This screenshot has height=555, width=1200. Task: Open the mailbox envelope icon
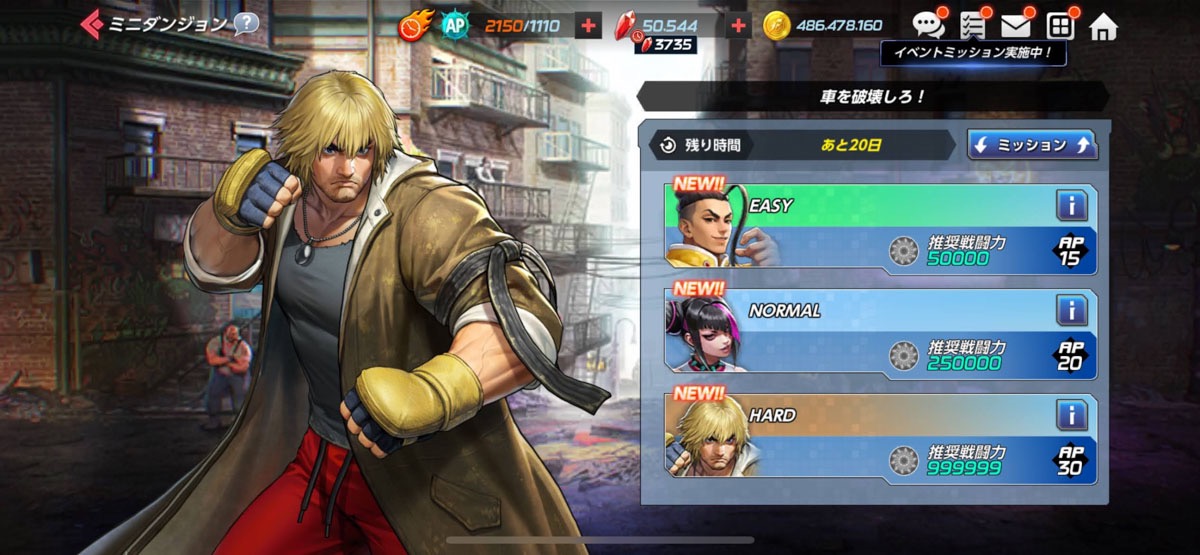pos(1016,25)
